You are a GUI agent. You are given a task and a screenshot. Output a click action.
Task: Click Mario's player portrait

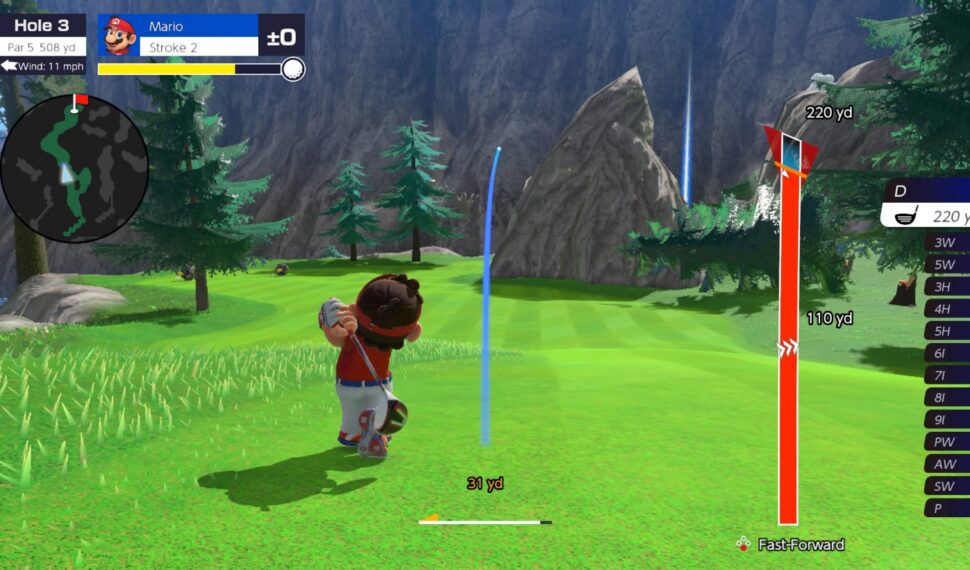tap(120, 36)
